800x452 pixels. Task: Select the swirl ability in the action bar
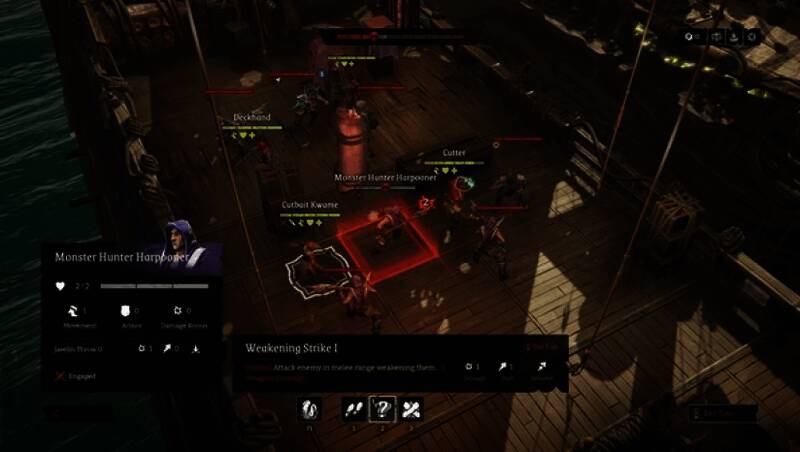coord(311,408)
